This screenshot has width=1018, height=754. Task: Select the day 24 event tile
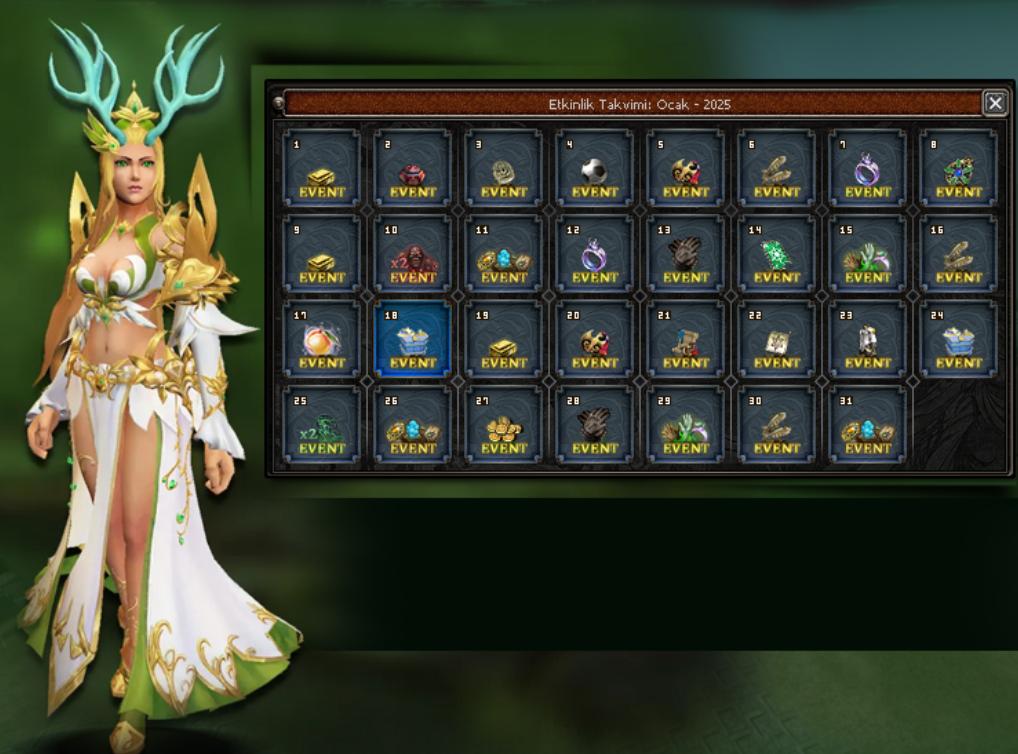coord(959,340)
